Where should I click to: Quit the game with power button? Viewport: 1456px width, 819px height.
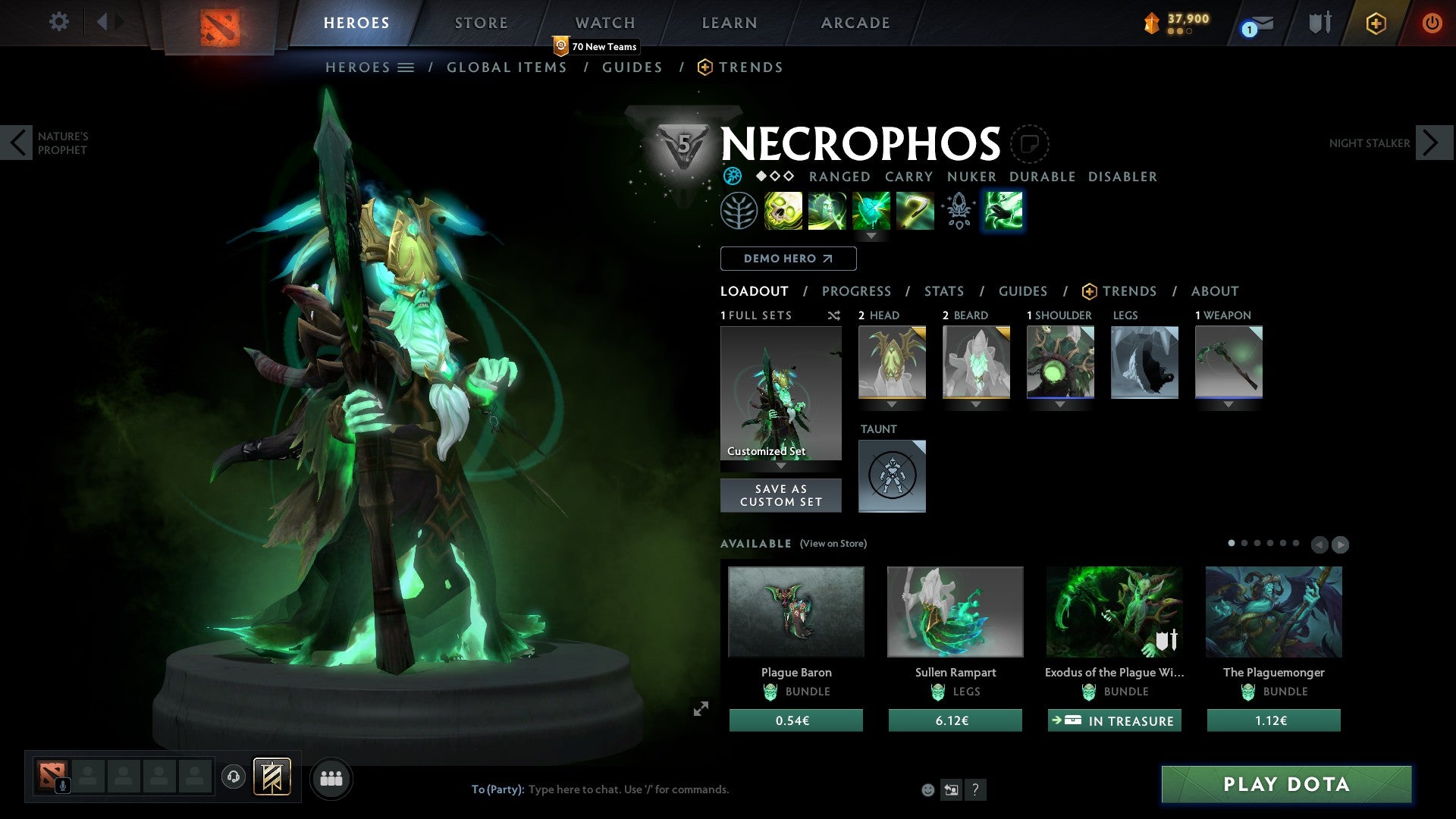(1431, 23)
